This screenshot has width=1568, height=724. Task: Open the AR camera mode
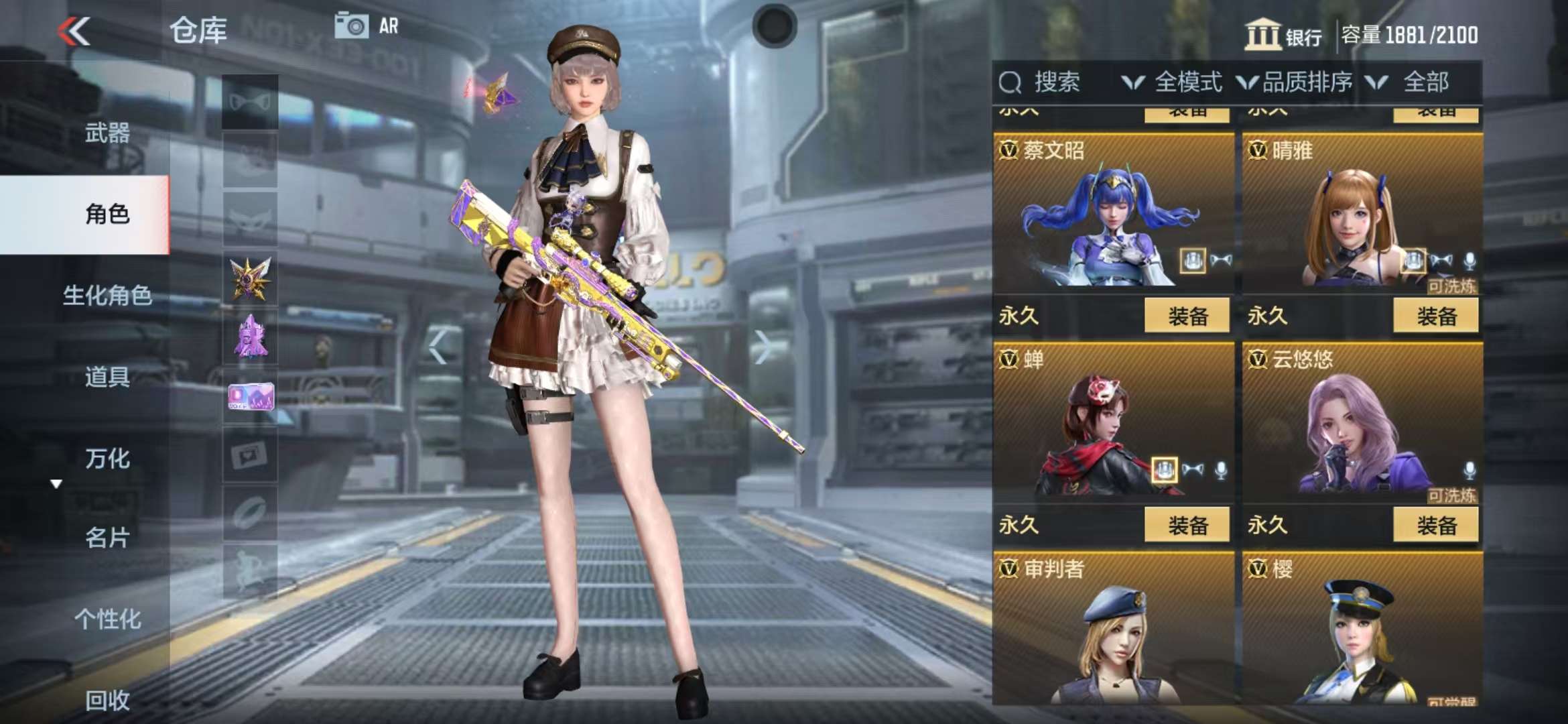coord(366,26)
